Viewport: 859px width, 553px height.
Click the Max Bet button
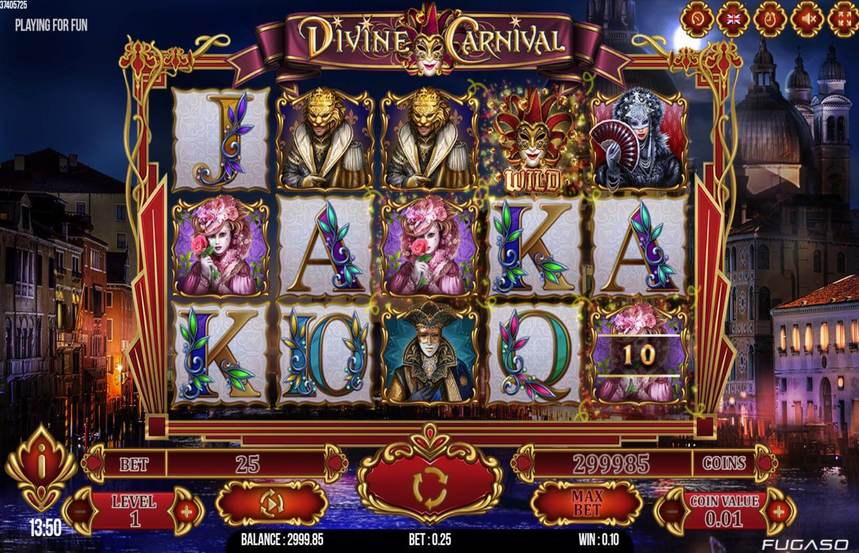pos(585,503)
